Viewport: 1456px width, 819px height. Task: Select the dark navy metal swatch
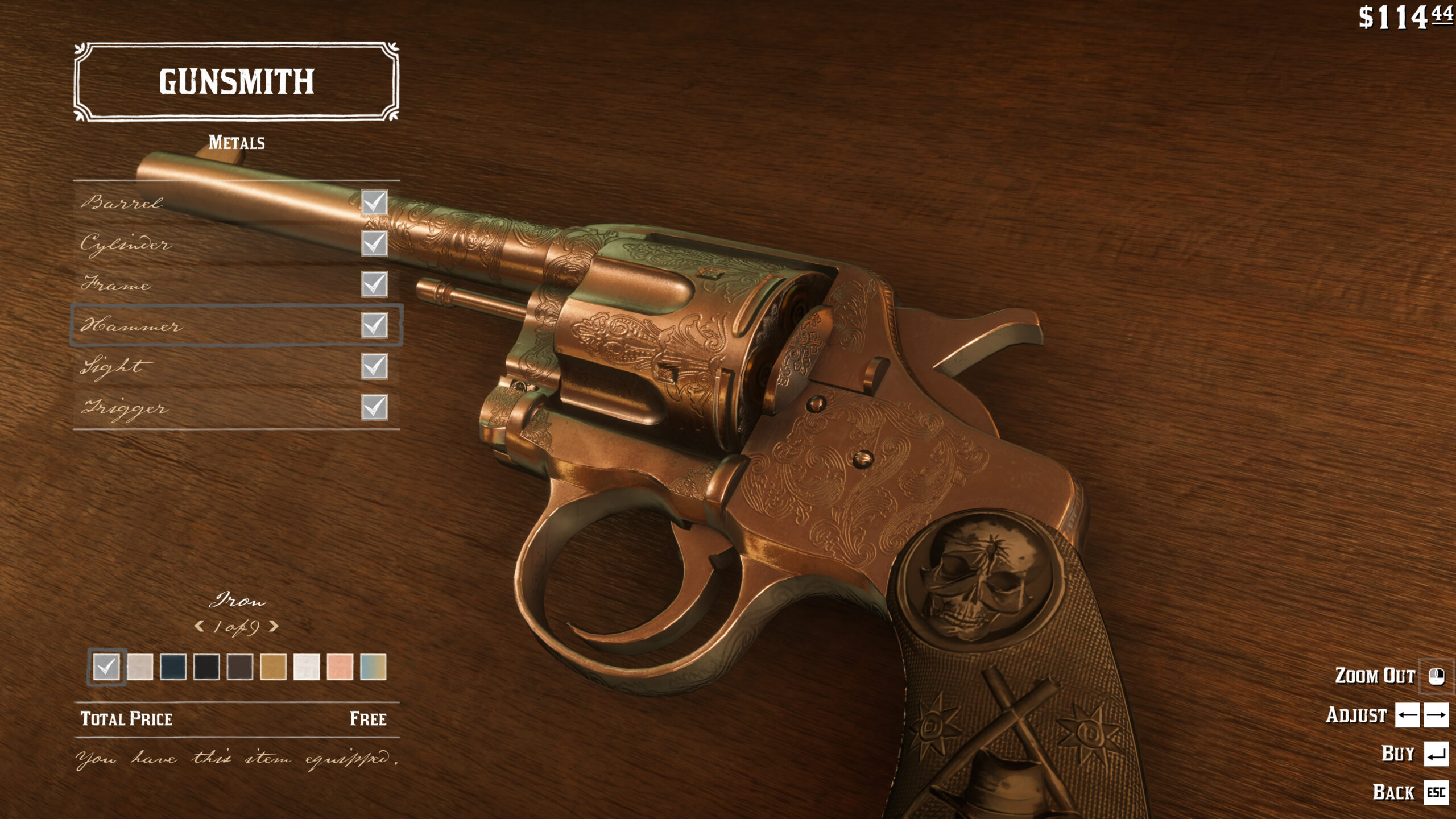tap(173, 667)
